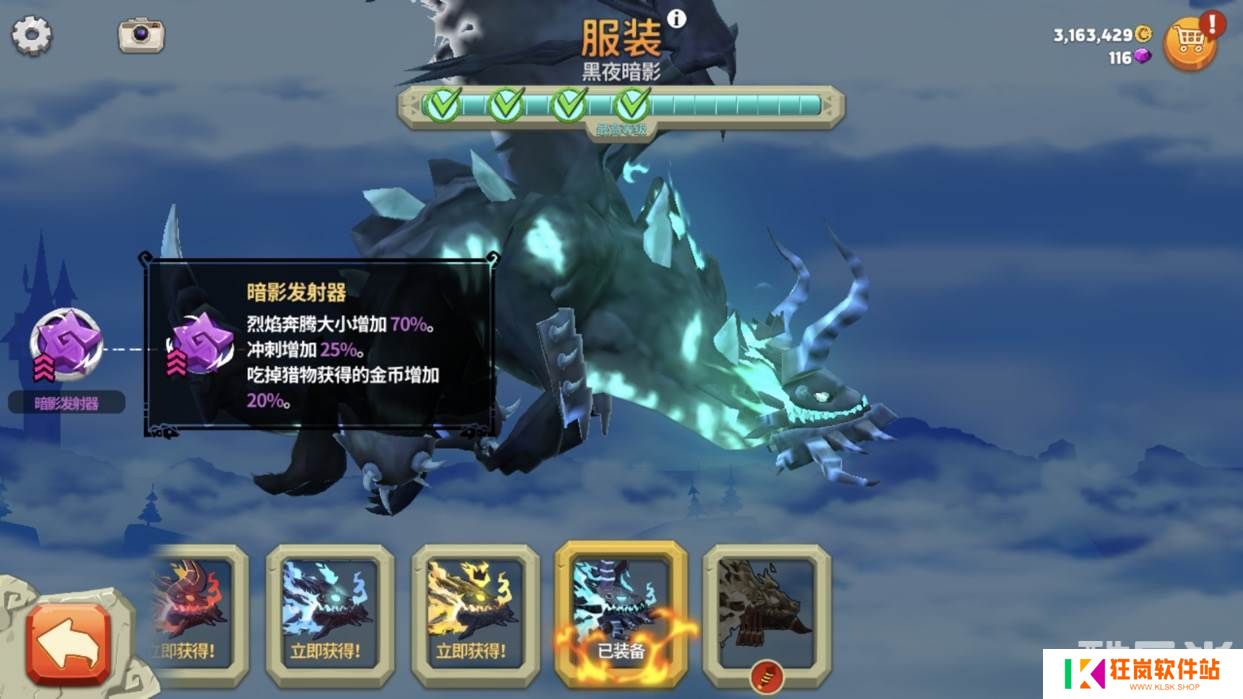Show the costume info tooltip
This screenshot has width=1243, height=699.
tap(677, 18)
